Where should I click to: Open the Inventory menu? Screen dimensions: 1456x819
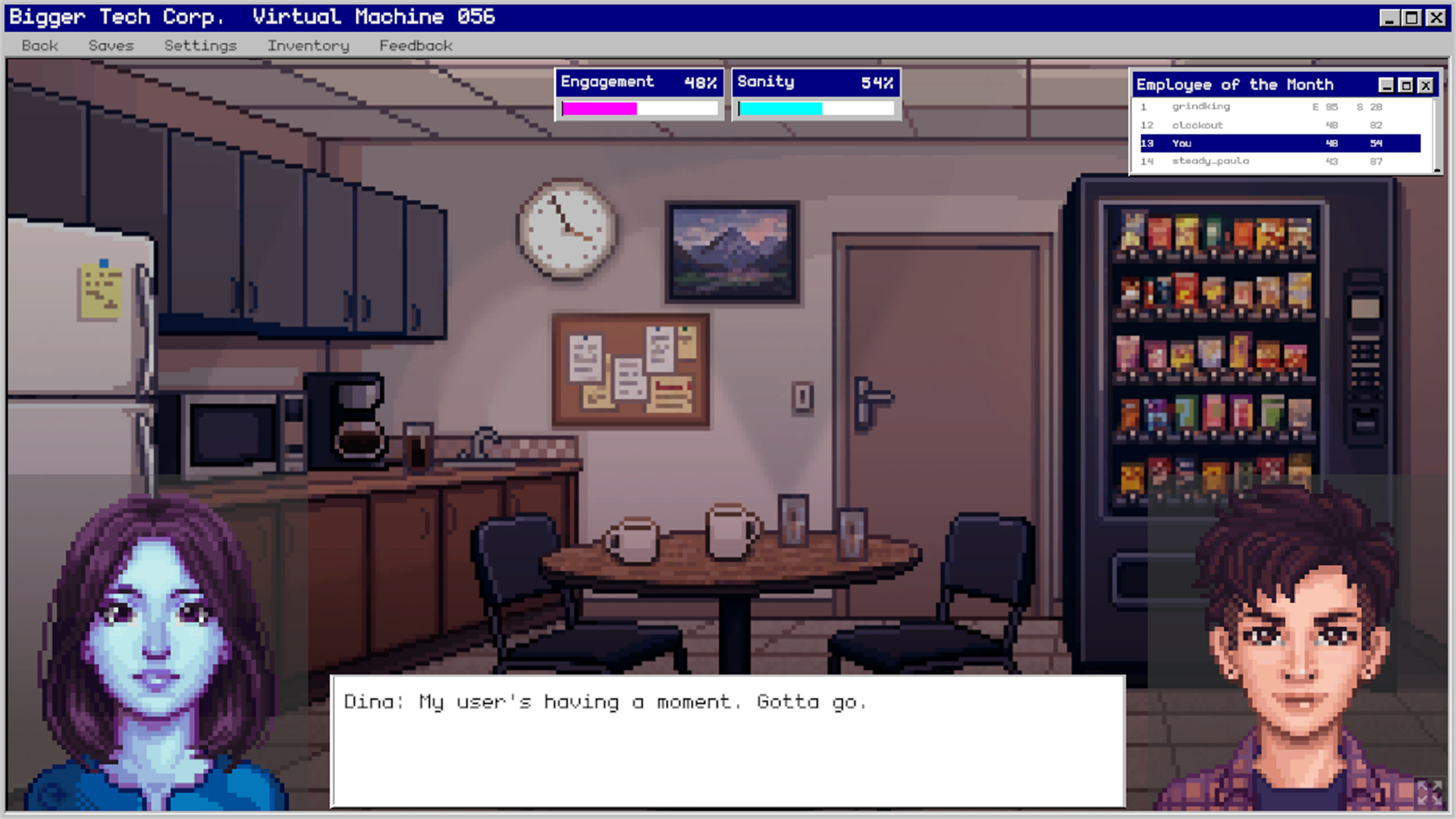pyautogui.click(x=307, y=45)
